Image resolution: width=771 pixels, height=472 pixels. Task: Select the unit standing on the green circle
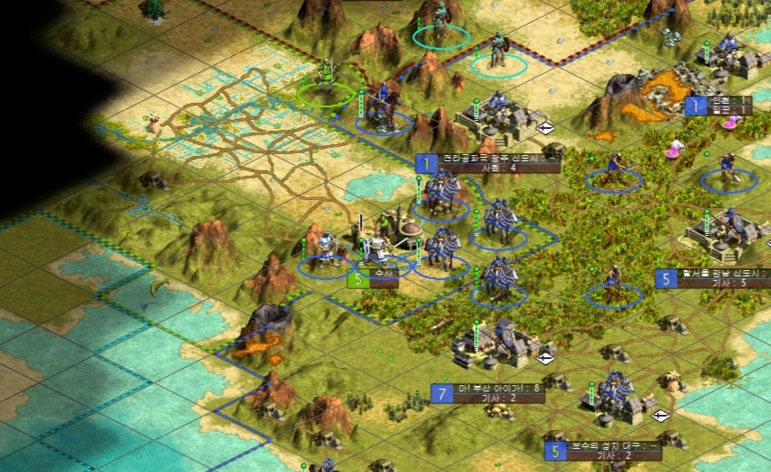[x=326, y=80]
